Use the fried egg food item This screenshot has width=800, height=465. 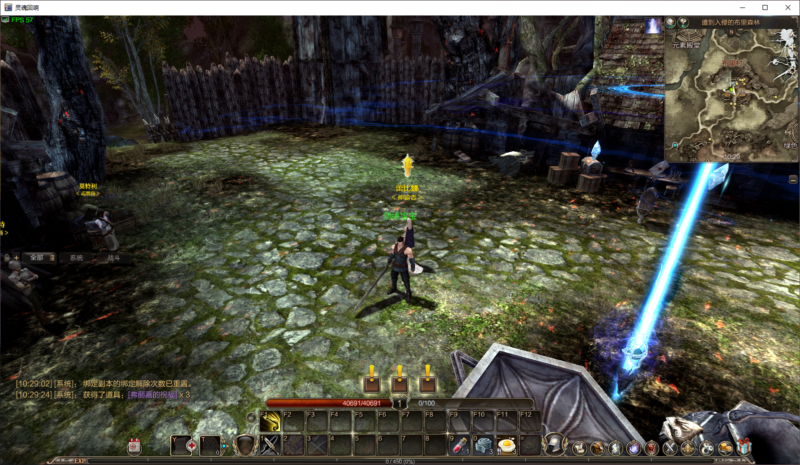507,445
